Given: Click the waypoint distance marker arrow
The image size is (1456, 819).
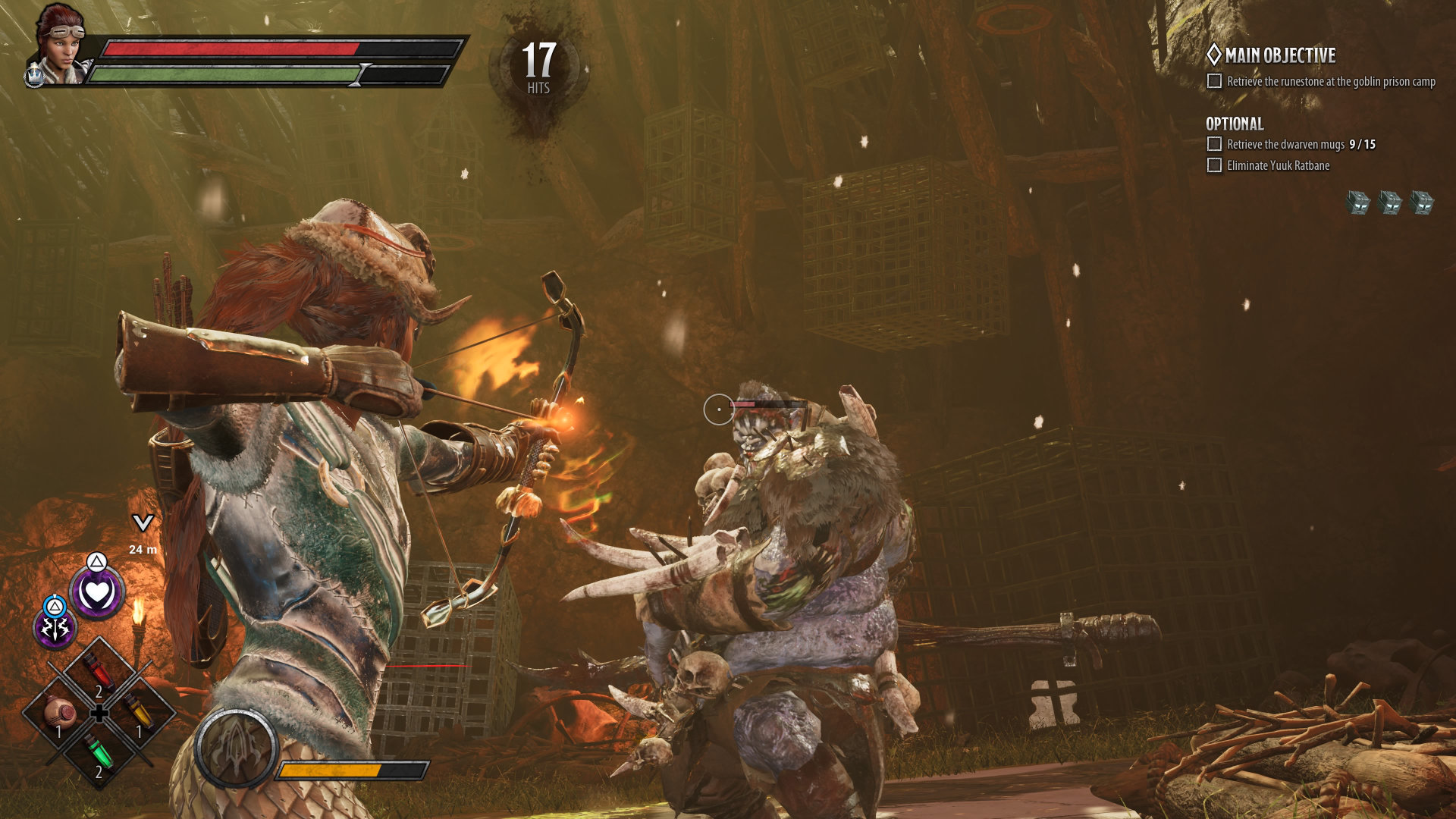Looking at the screenshot, I should [143, 522].
